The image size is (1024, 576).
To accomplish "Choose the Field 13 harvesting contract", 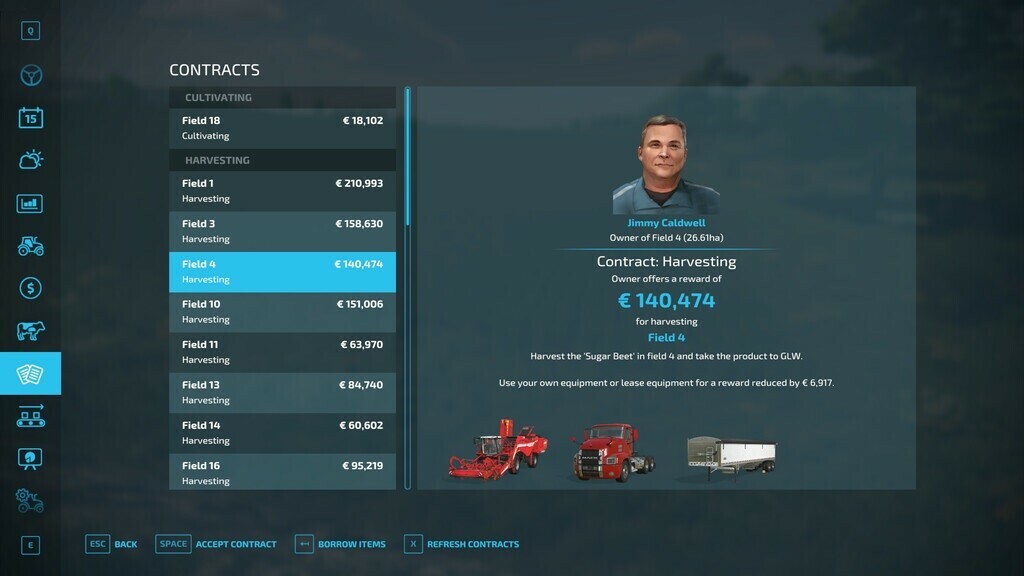I will [282, 392].
